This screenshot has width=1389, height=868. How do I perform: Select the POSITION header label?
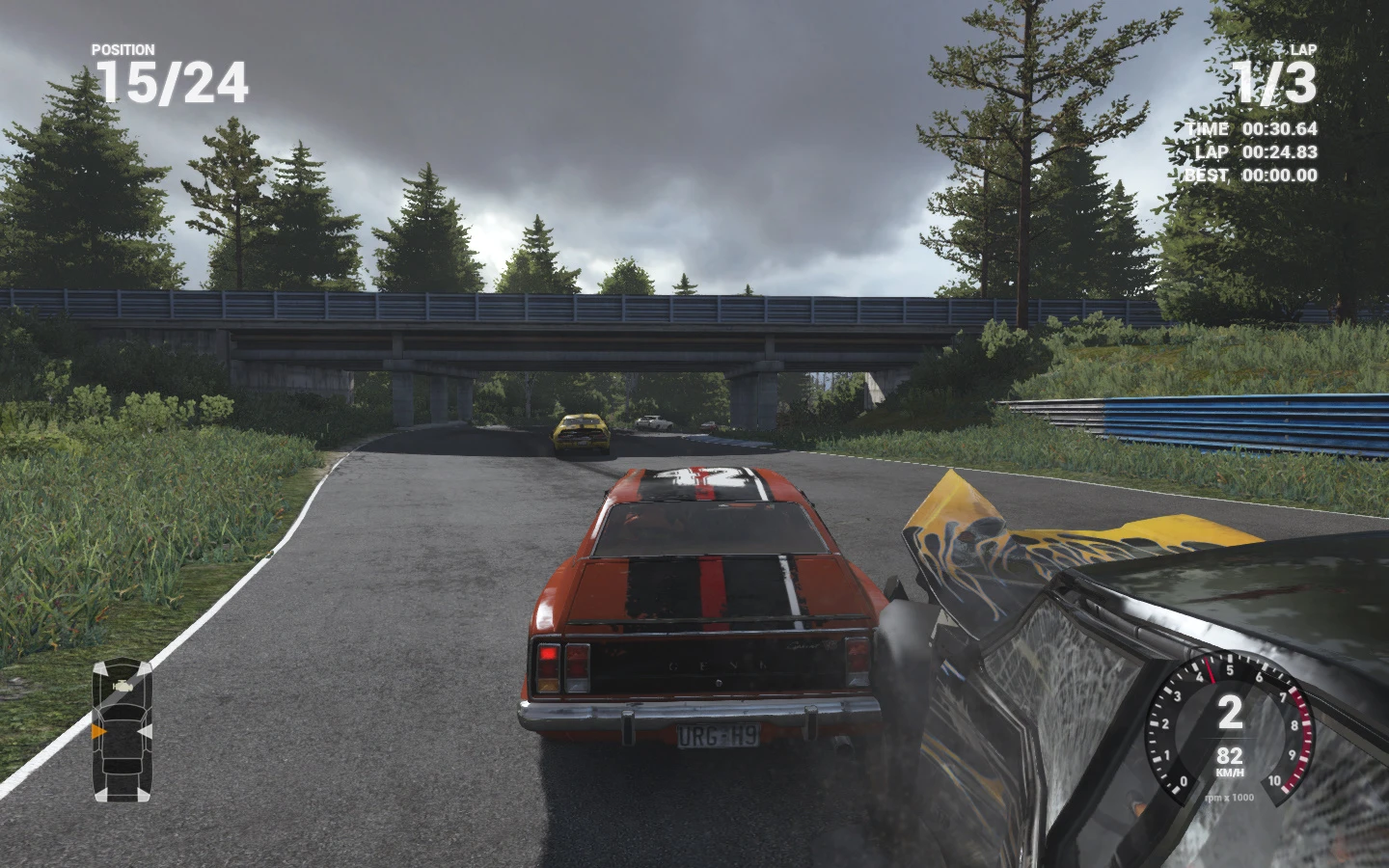click(122, 48)
